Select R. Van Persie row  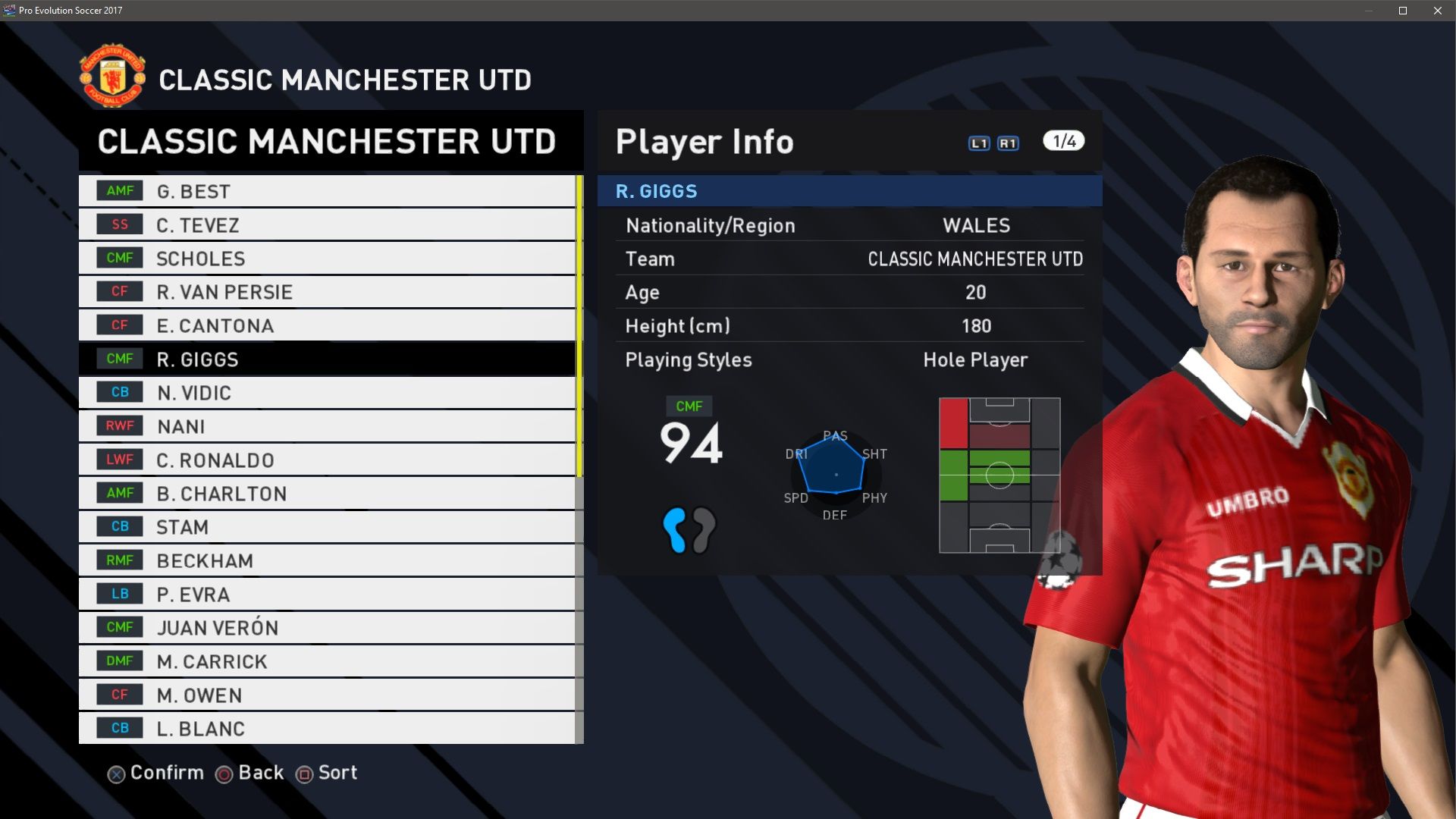click(x=326, y=292)
